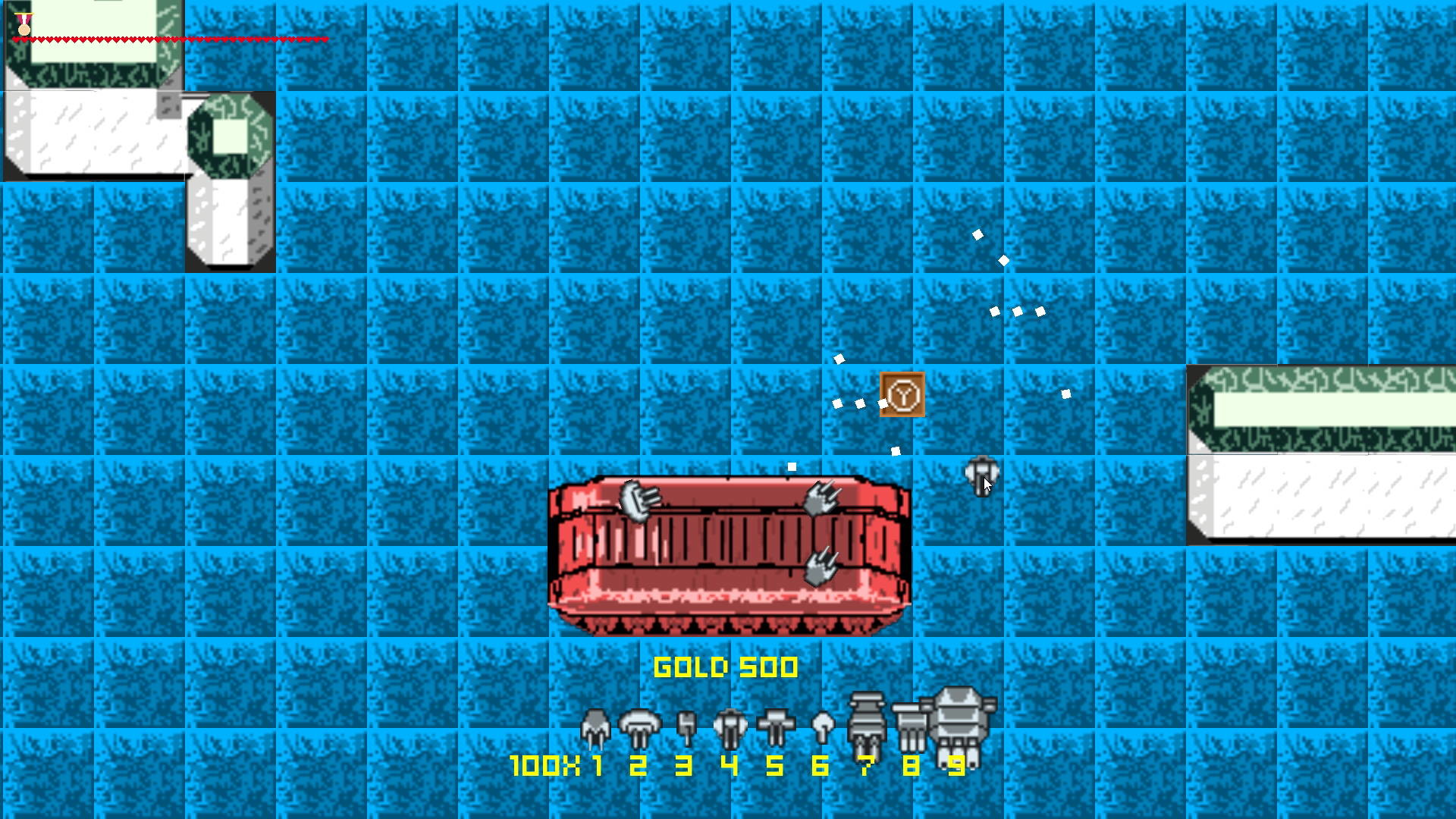
Task: Select the heavy cannon turret 7
Action: [x=865, y=720]
